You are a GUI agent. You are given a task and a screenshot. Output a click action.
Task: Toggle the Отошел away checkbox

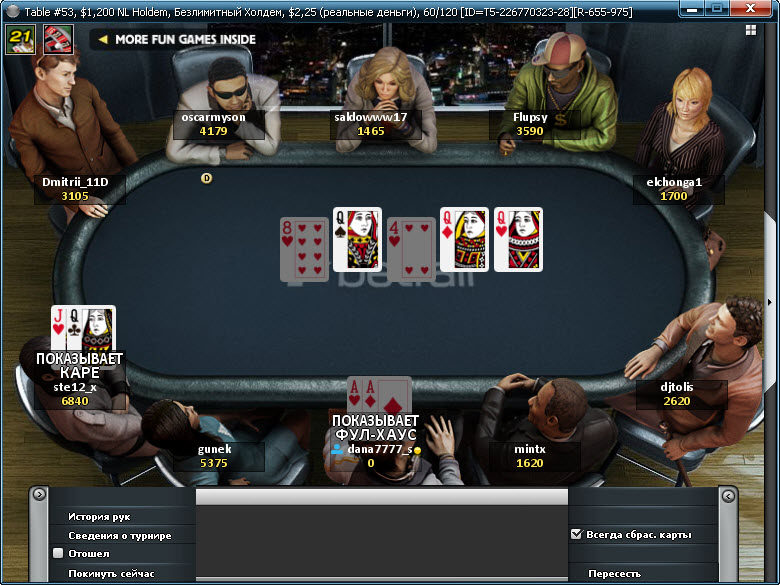pyautogui.click(x=57, y=553)
